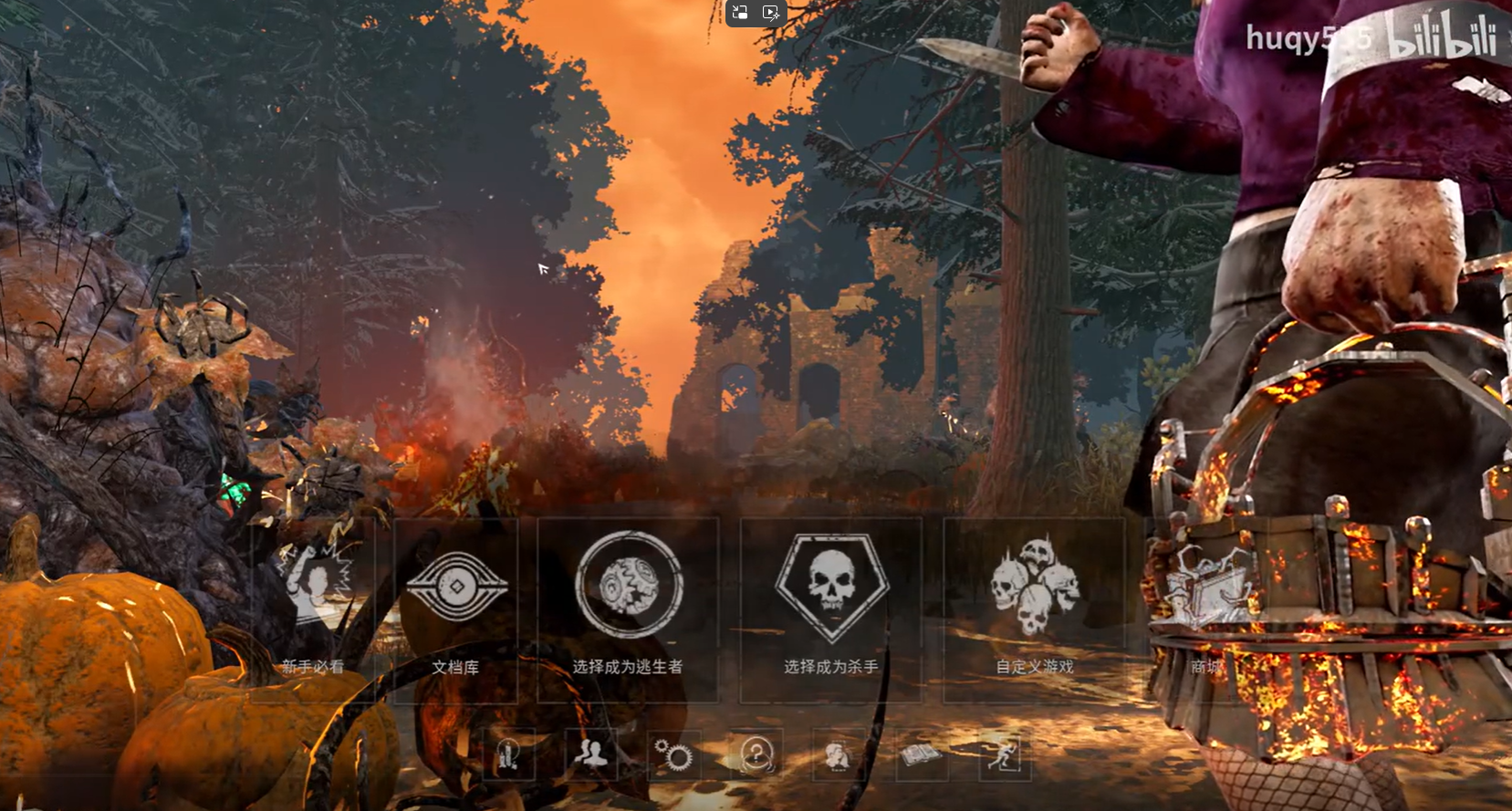Open the 文档库 archives tile
Screen dimensions: 1512x811
[x=455, y=608]
